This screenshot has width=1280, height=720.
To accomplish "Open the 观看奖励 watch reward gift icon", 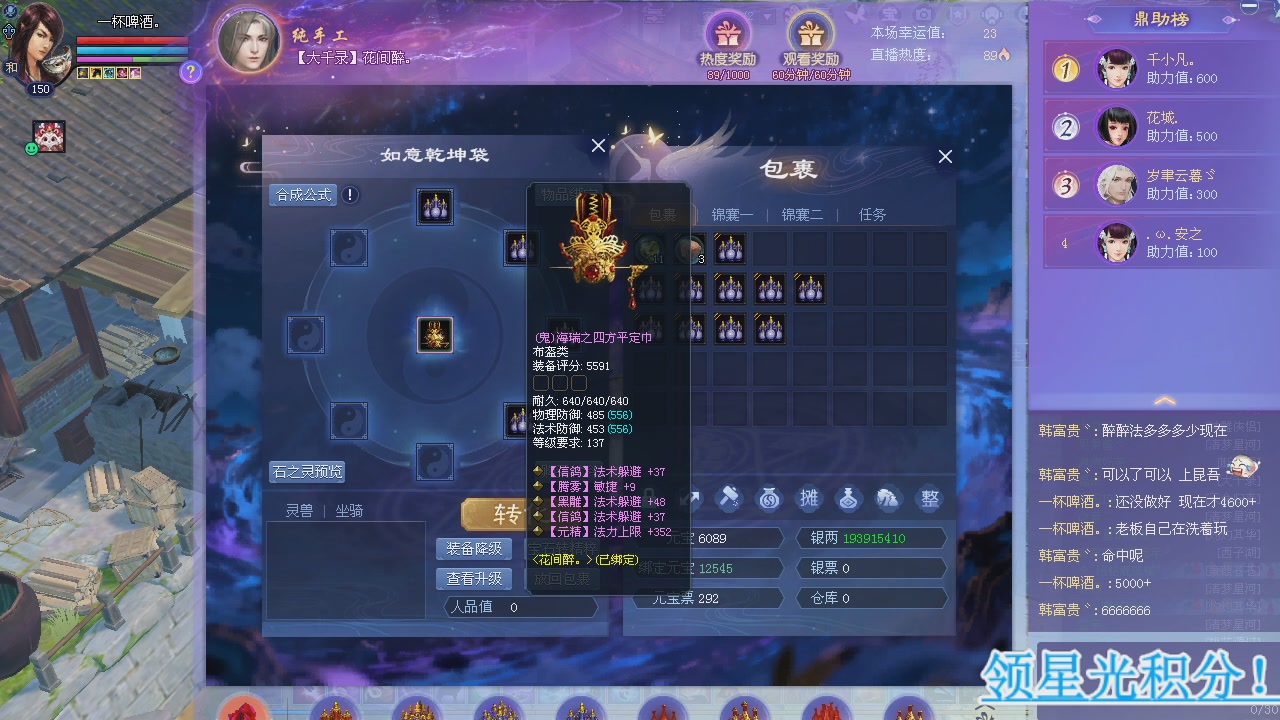I will tap(810, 30).
